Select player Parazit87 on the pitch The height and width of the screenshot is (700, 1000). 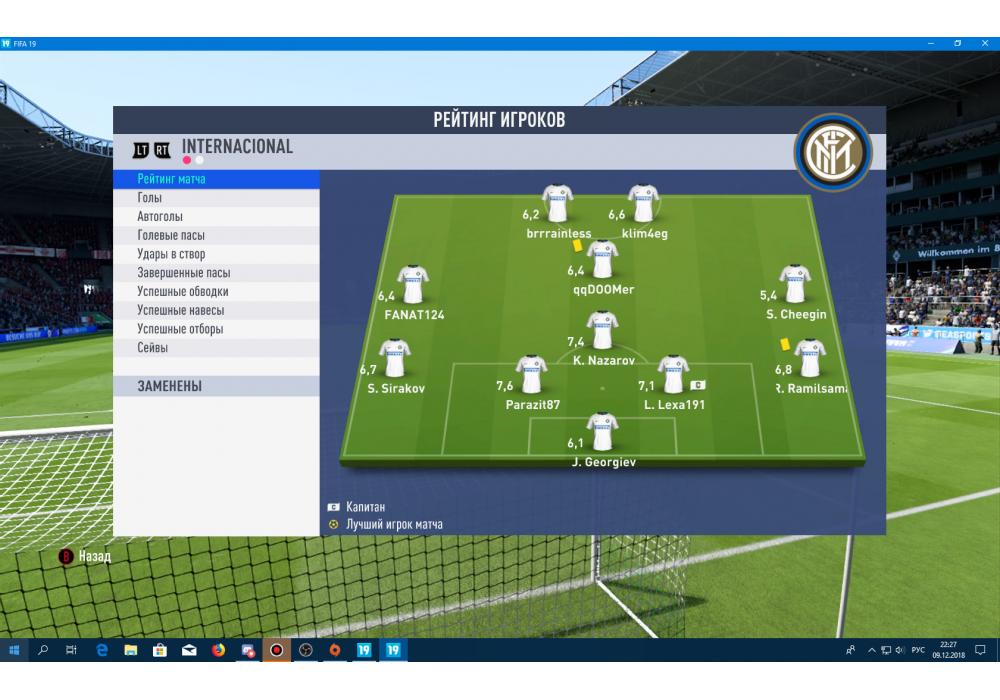[x=531, y=375]
